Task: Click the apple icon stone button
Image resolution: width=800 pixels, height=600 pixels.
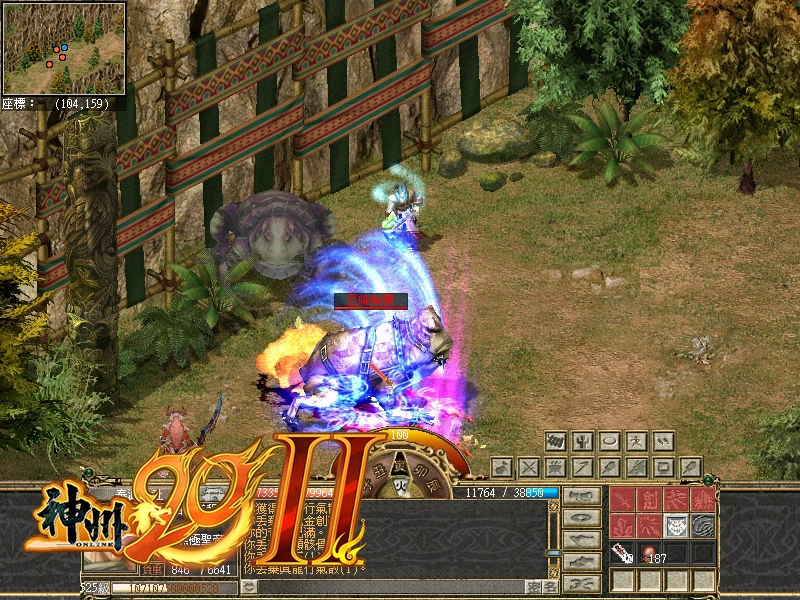Action: tap(503, 467)
